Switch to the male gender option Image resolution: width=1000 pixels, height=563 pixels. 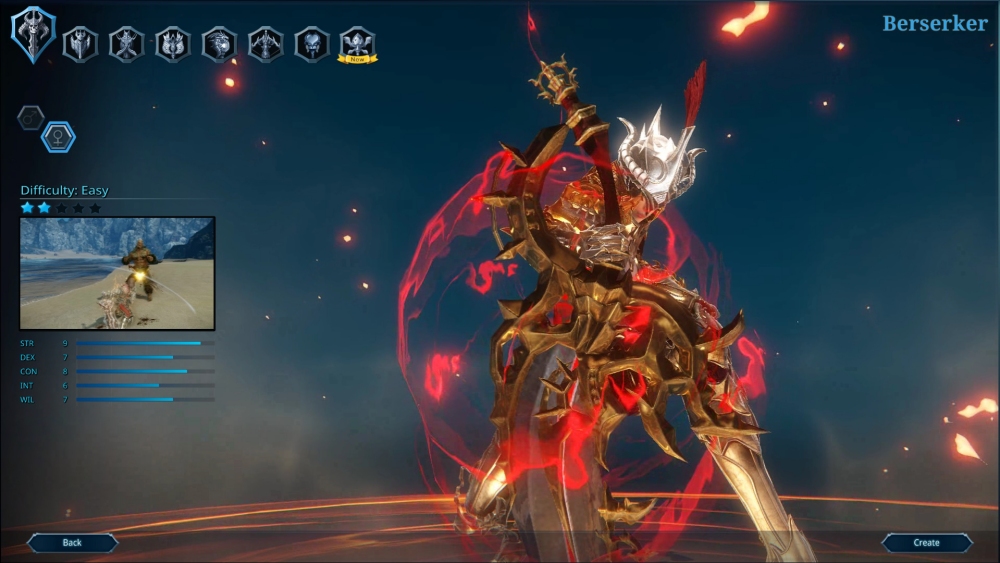pyautogui.click(x=31, y=118)
